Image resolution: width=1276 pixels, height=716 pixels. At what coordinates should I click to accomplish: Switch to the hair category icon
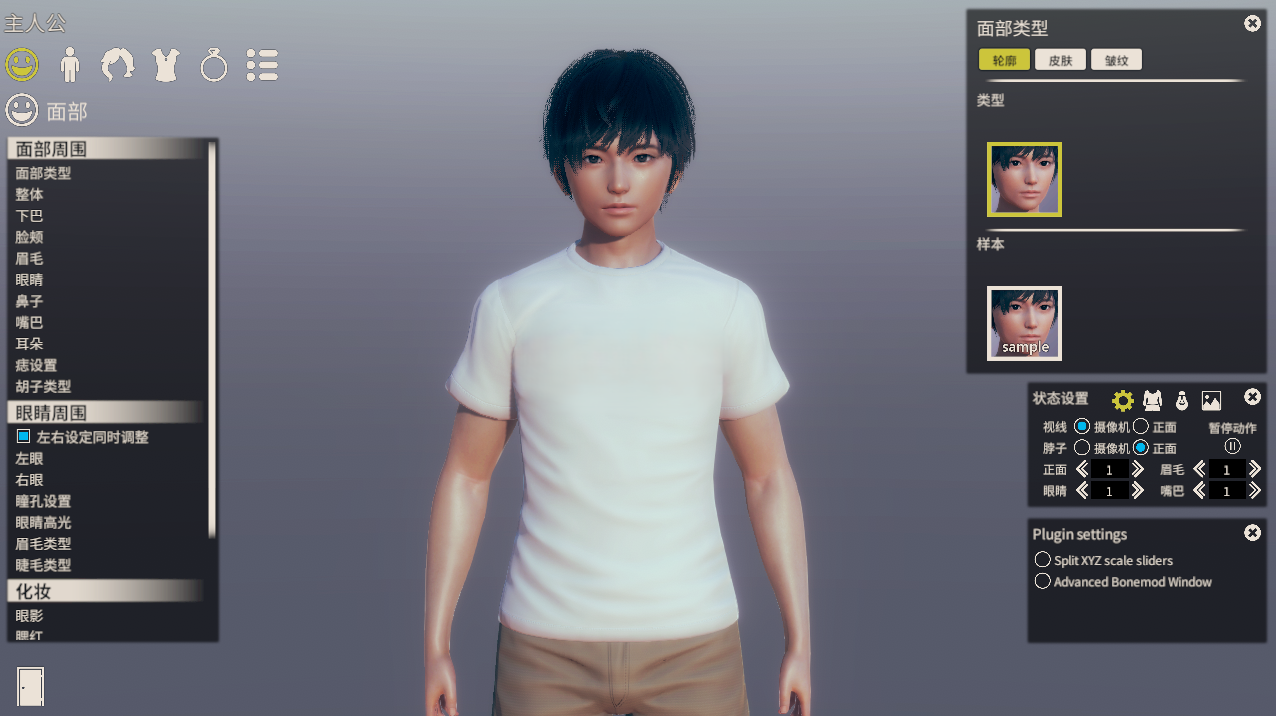click(x=118, y=65)
